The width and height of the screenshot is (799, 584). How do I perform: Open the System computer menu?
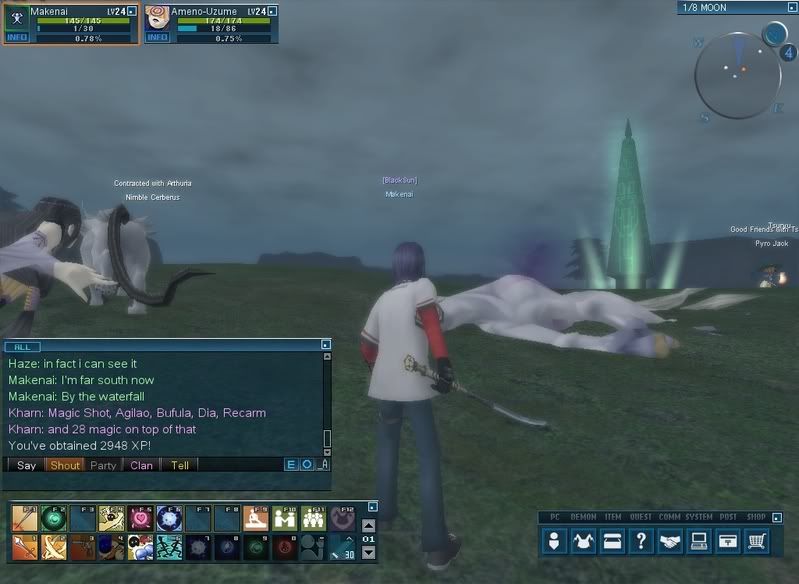click(700, 541)
